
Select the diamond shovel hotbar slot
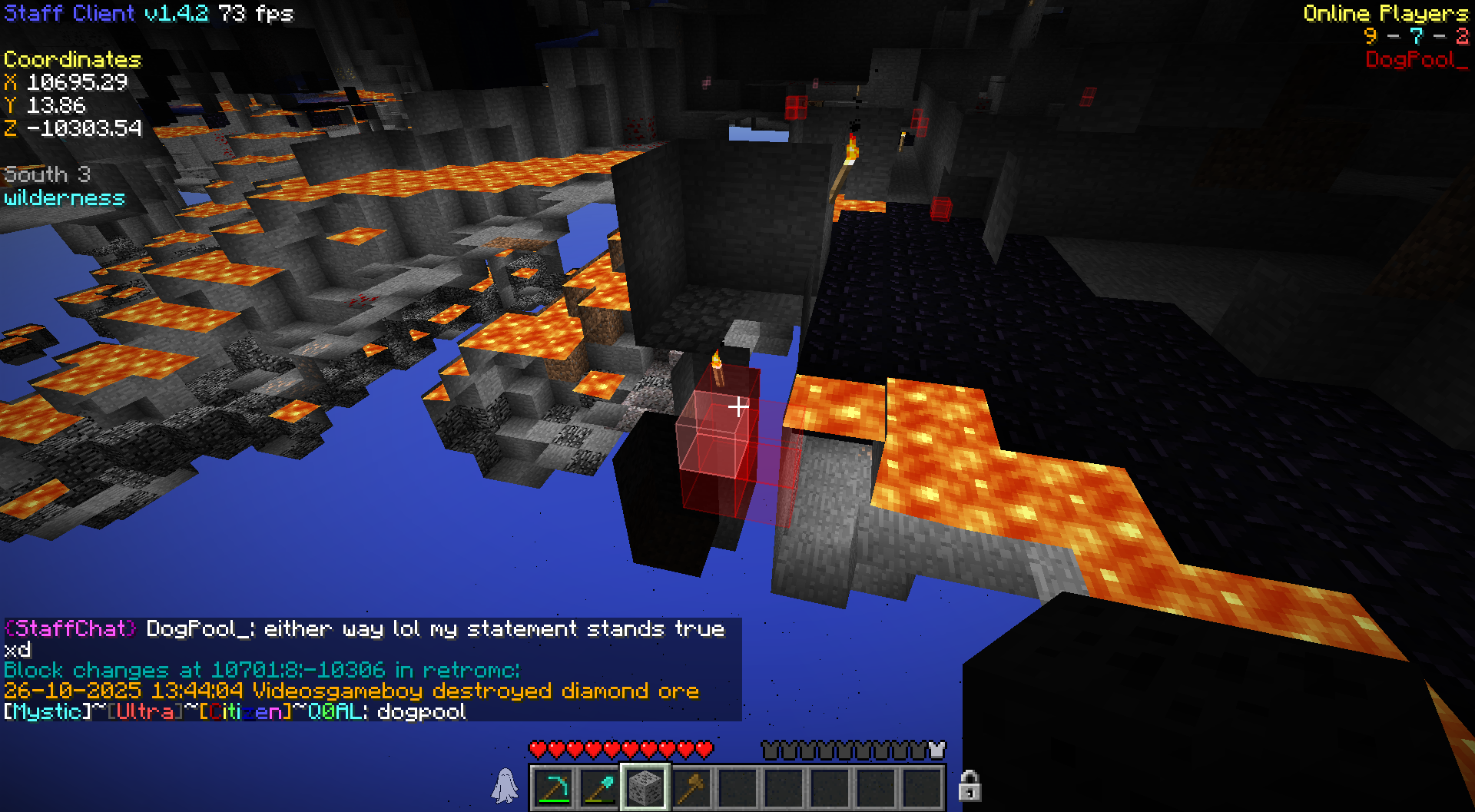[599, 787]
